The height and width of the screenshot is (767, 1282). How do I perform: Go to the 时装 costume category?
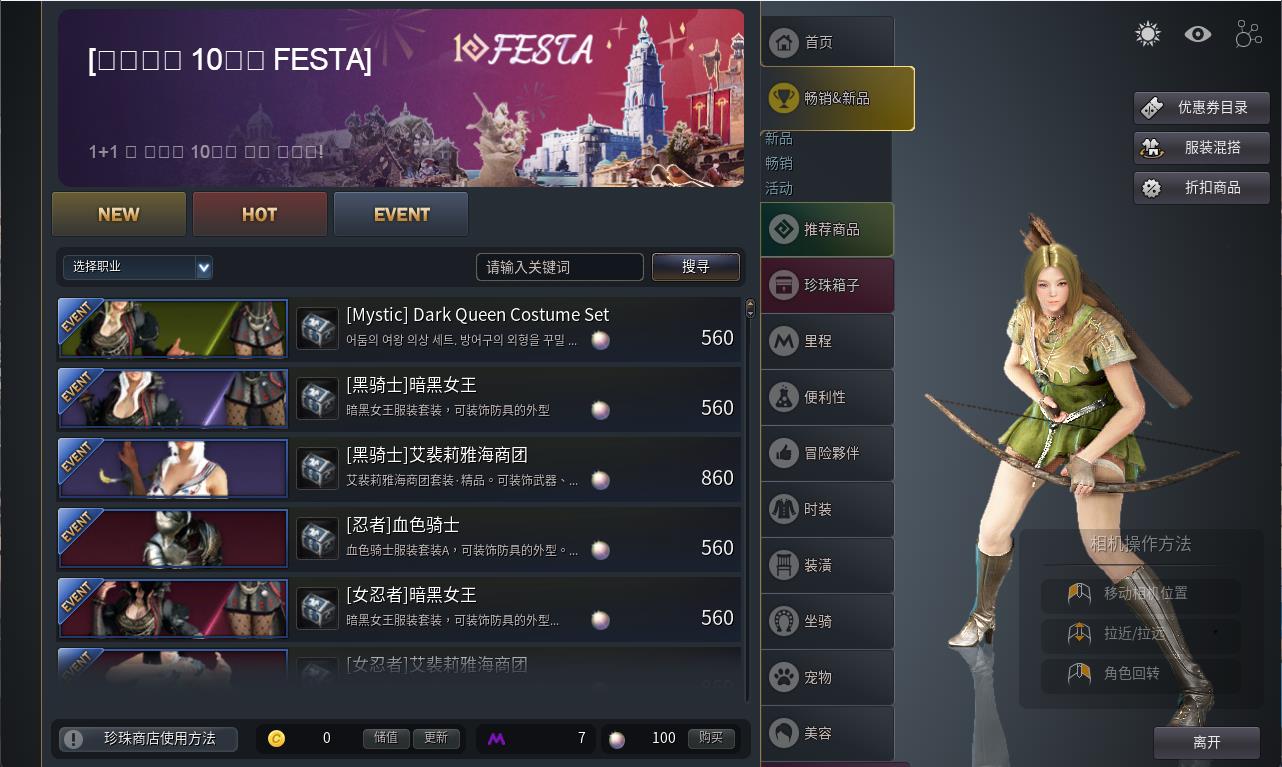point(827,509)
